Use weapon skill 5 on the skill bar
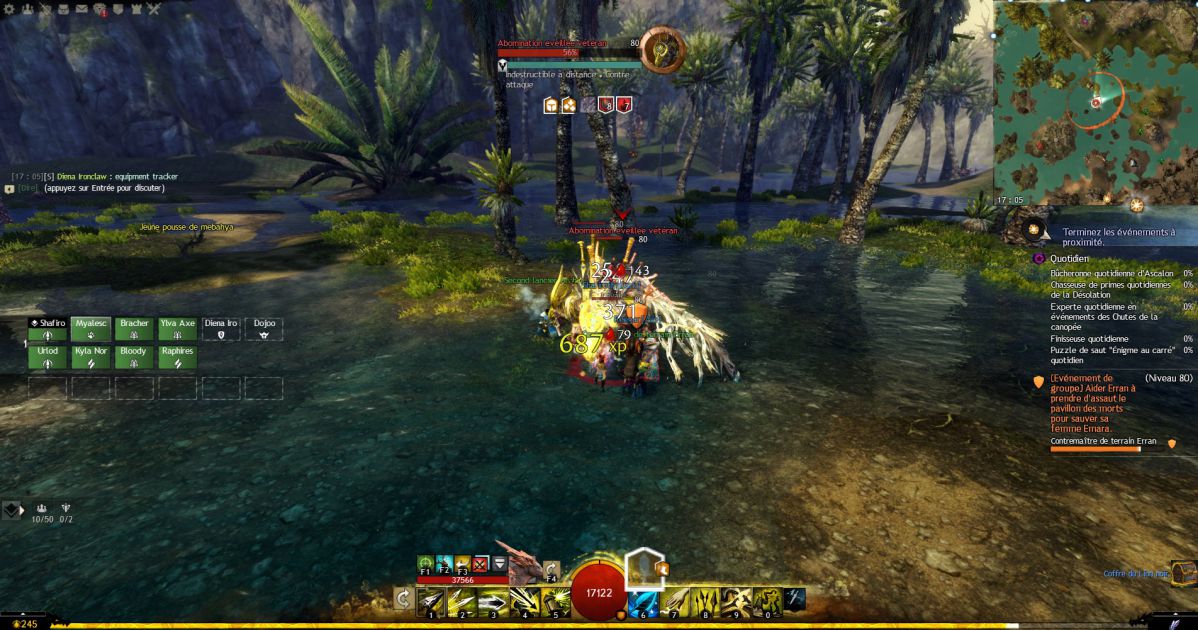The image size is (1198, 630). tap(555, 600)
